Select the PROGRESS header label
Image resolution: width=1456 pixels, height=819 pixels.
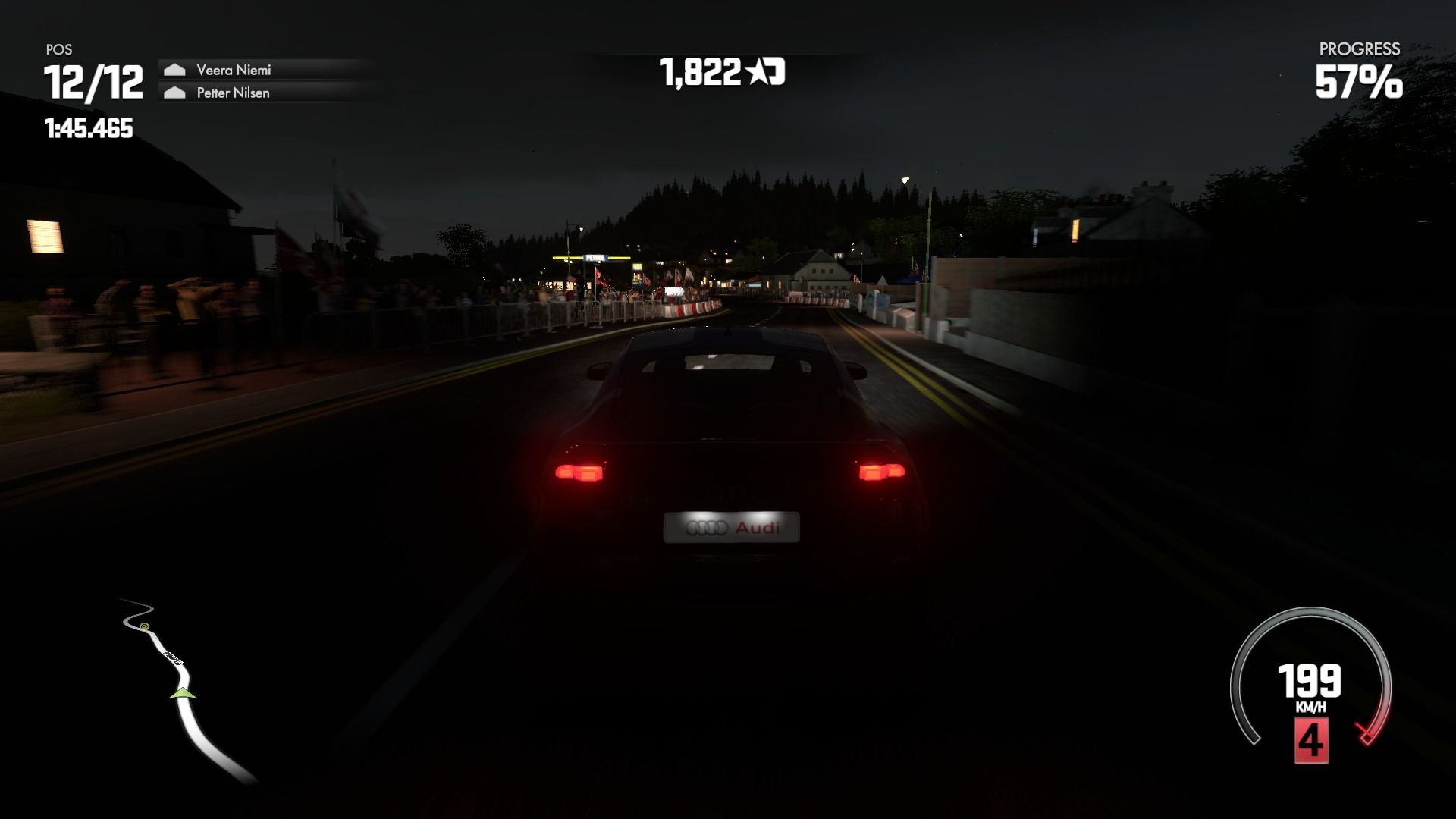[x=1359, y=50]
